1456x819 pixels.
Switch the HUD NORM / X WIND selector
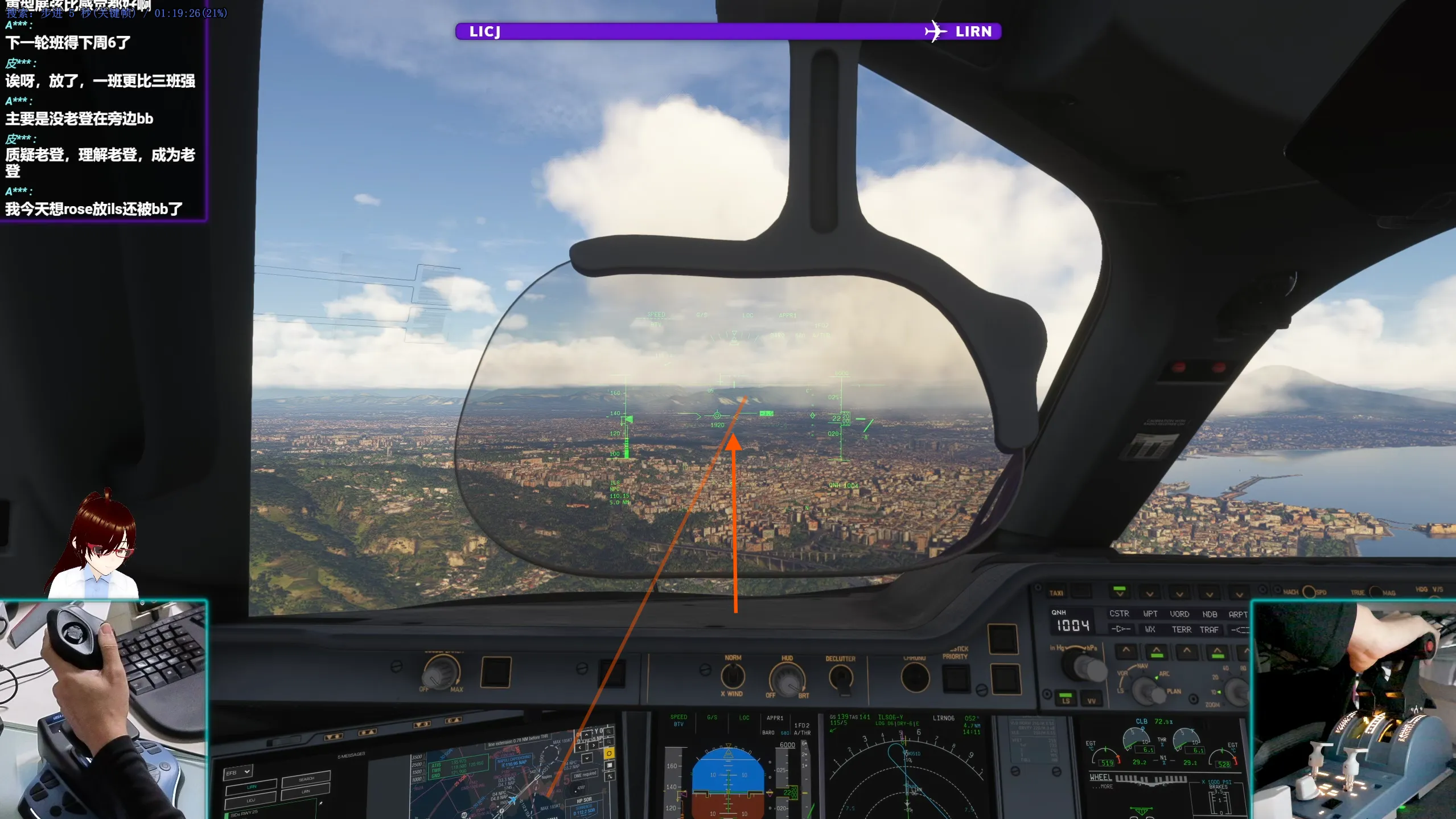pyautogui.click(x=733, y=677)
